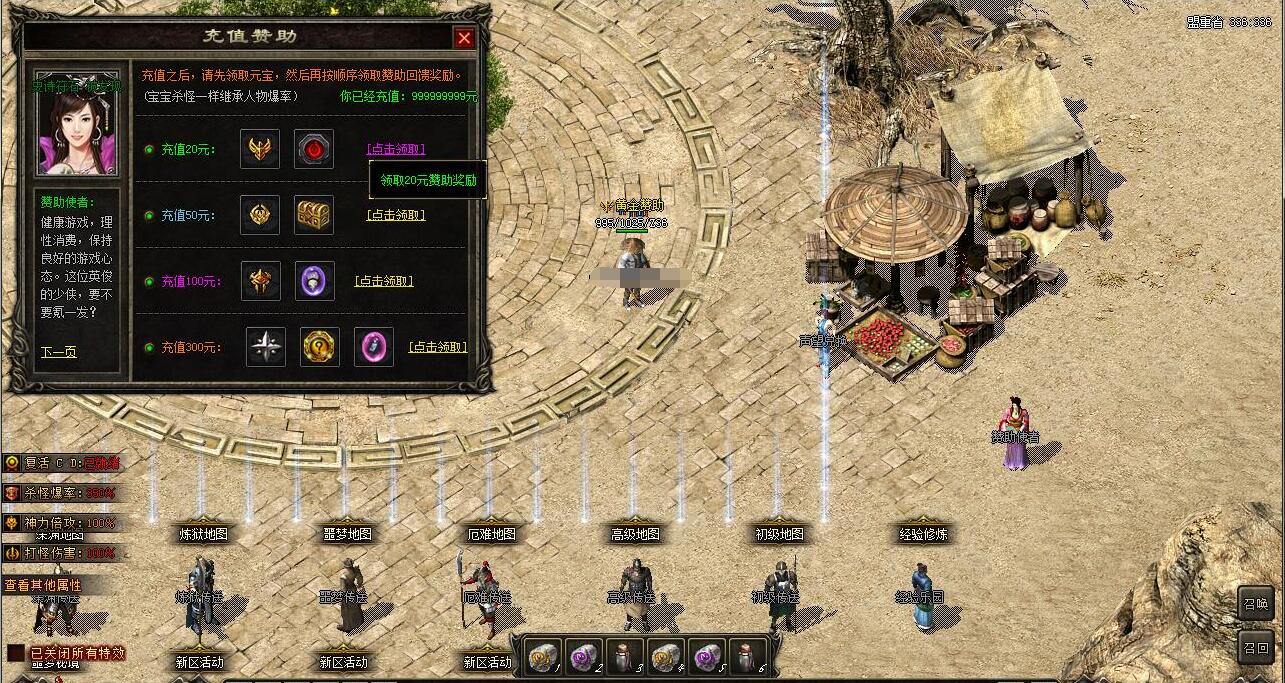Use the gold scroll in hotbar slot 1
The width and height of the screenshot is (1285, 683).
(x=543, y=656)
